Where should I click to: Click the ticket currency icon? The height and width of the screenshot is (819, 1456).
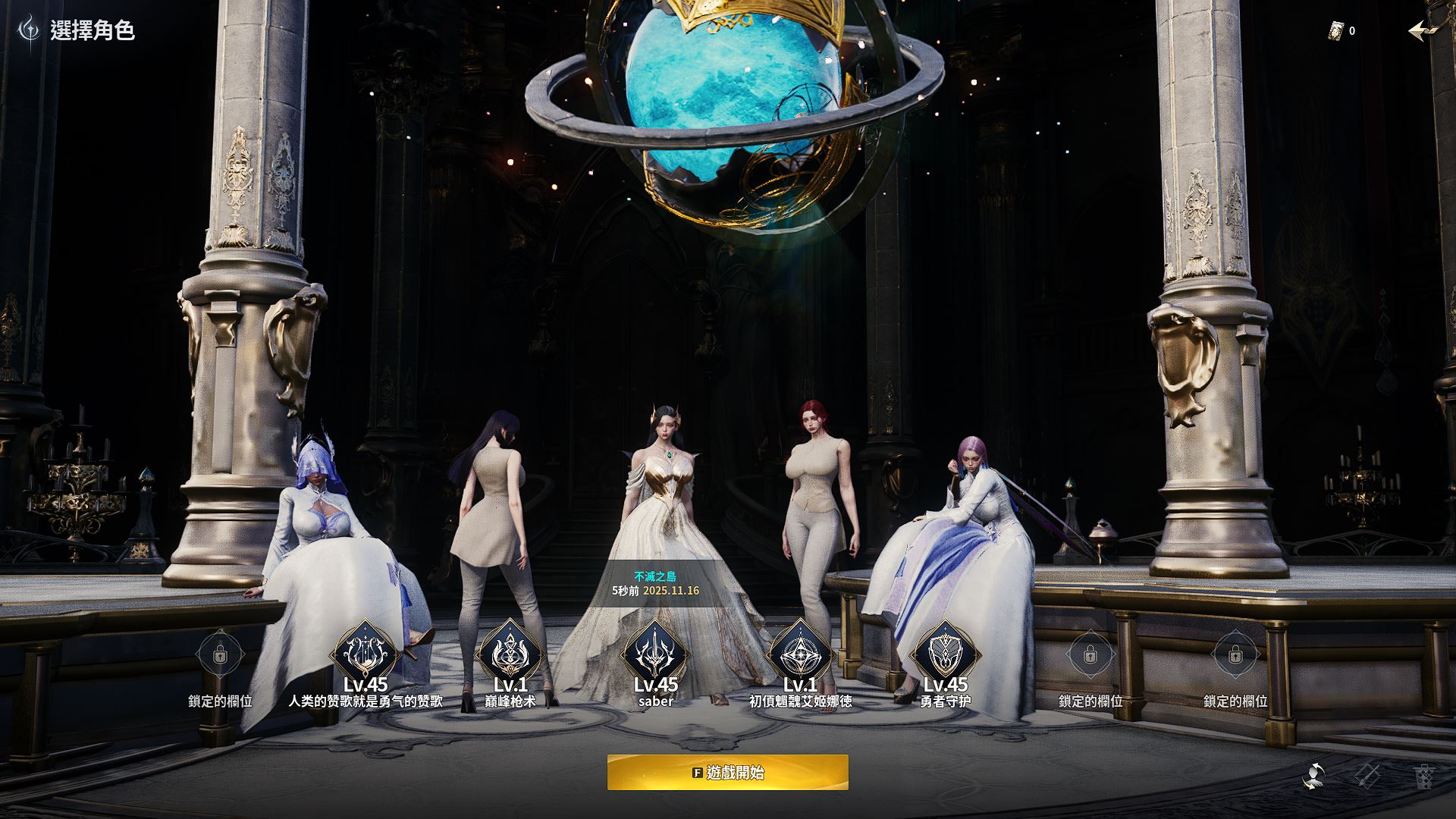click(1336, 31)
